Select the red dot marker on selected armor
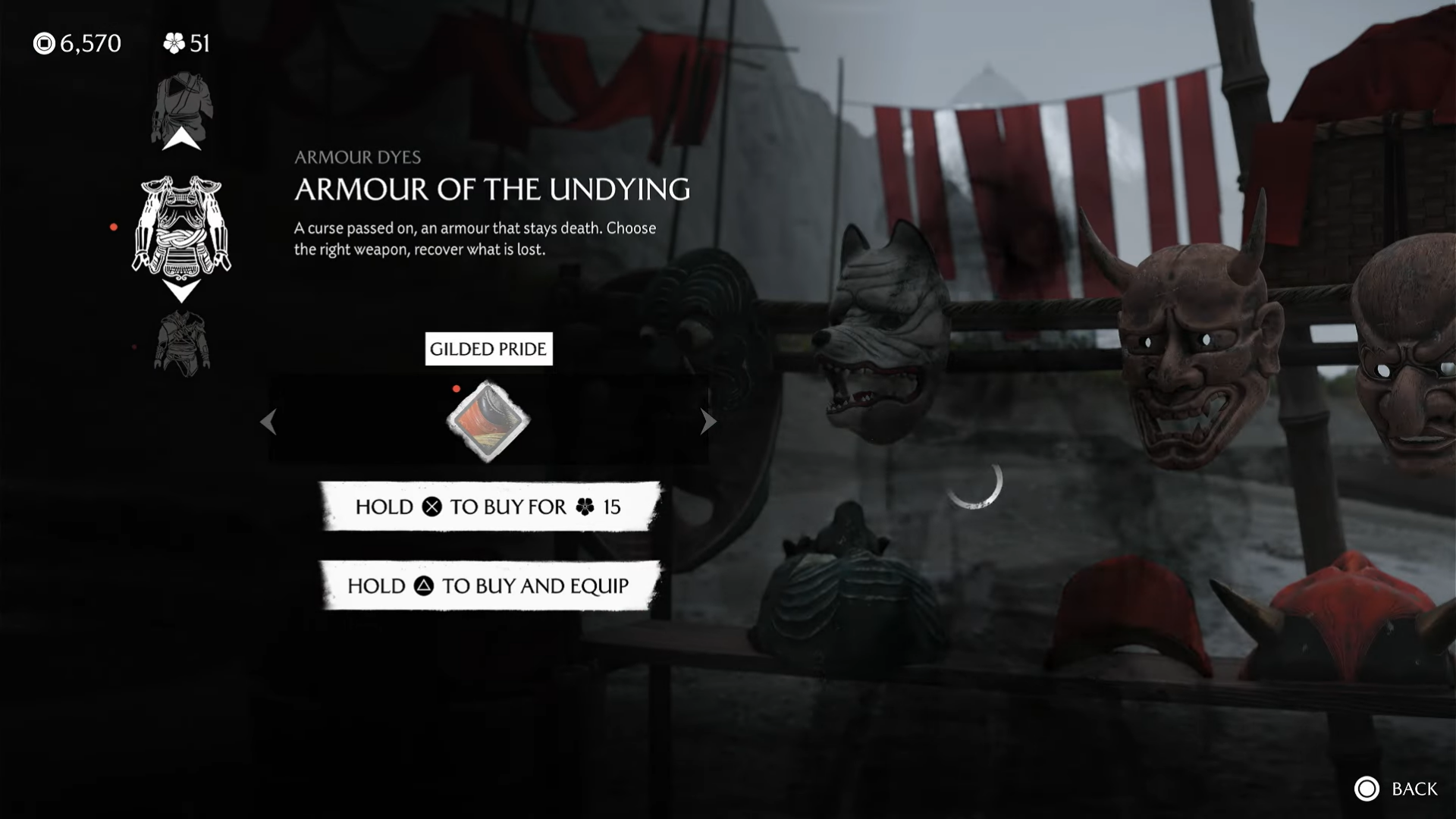1456x819 pixels. click(x=115, y=225)
